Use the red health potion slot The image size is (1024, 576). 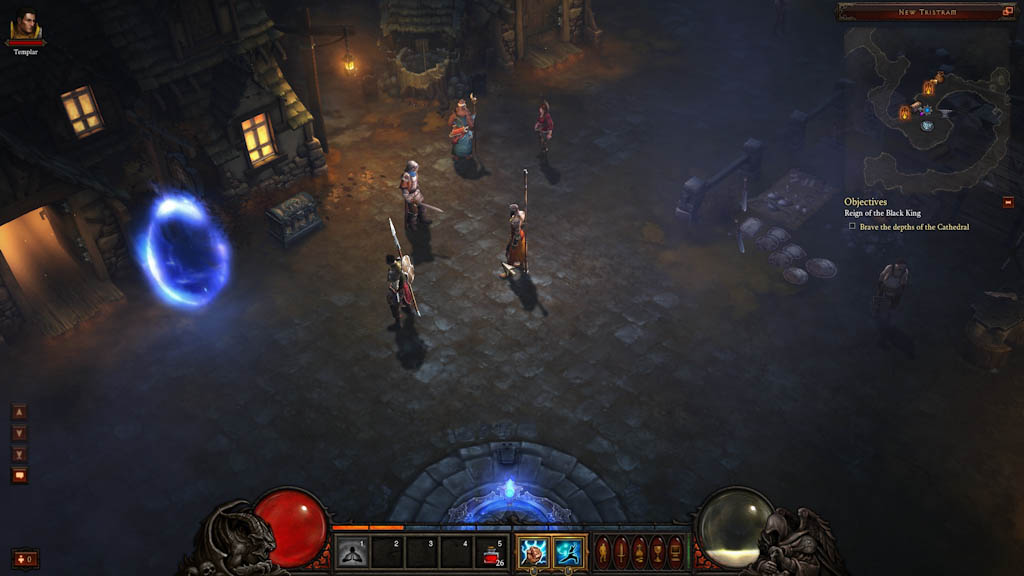click(492, 552)
